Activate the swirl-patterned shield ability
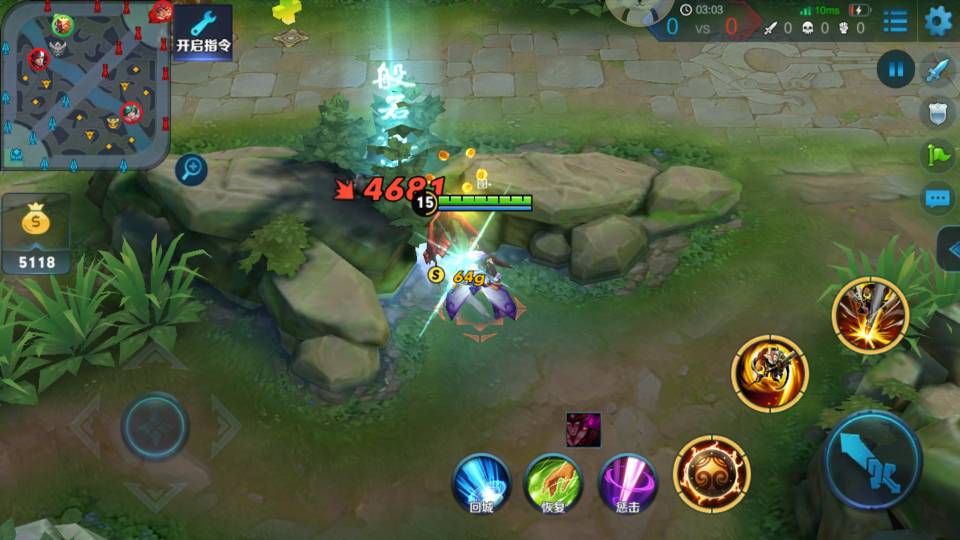The image size is (960, 540). point(711,473)
